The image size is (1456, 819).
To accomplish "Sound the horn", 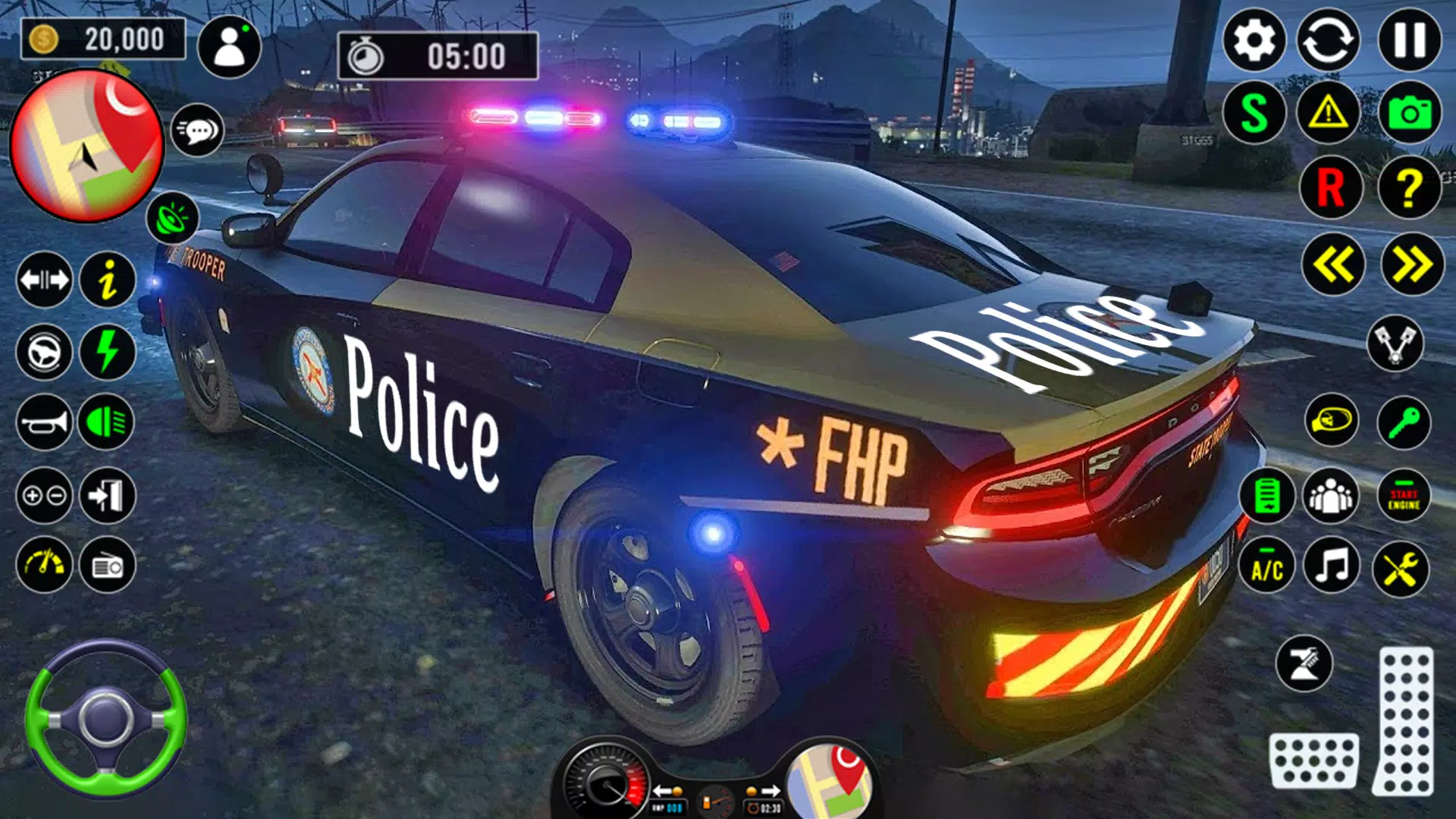I will 43,423.
